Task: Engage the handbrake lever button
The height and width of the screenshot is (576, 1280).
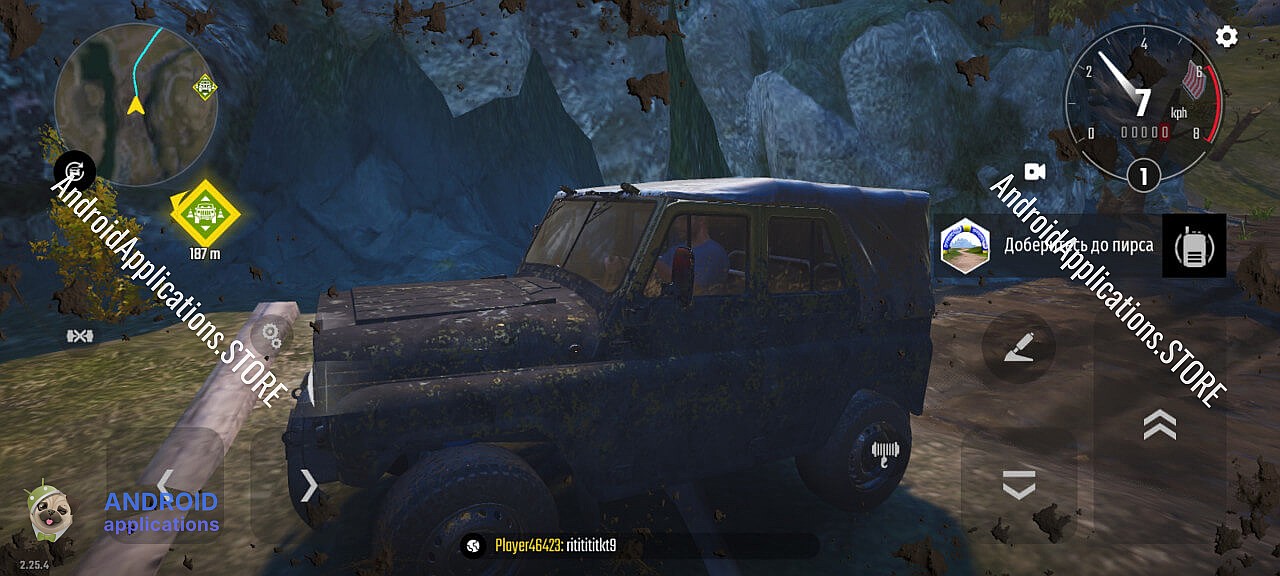Action: pos(1018,346)
